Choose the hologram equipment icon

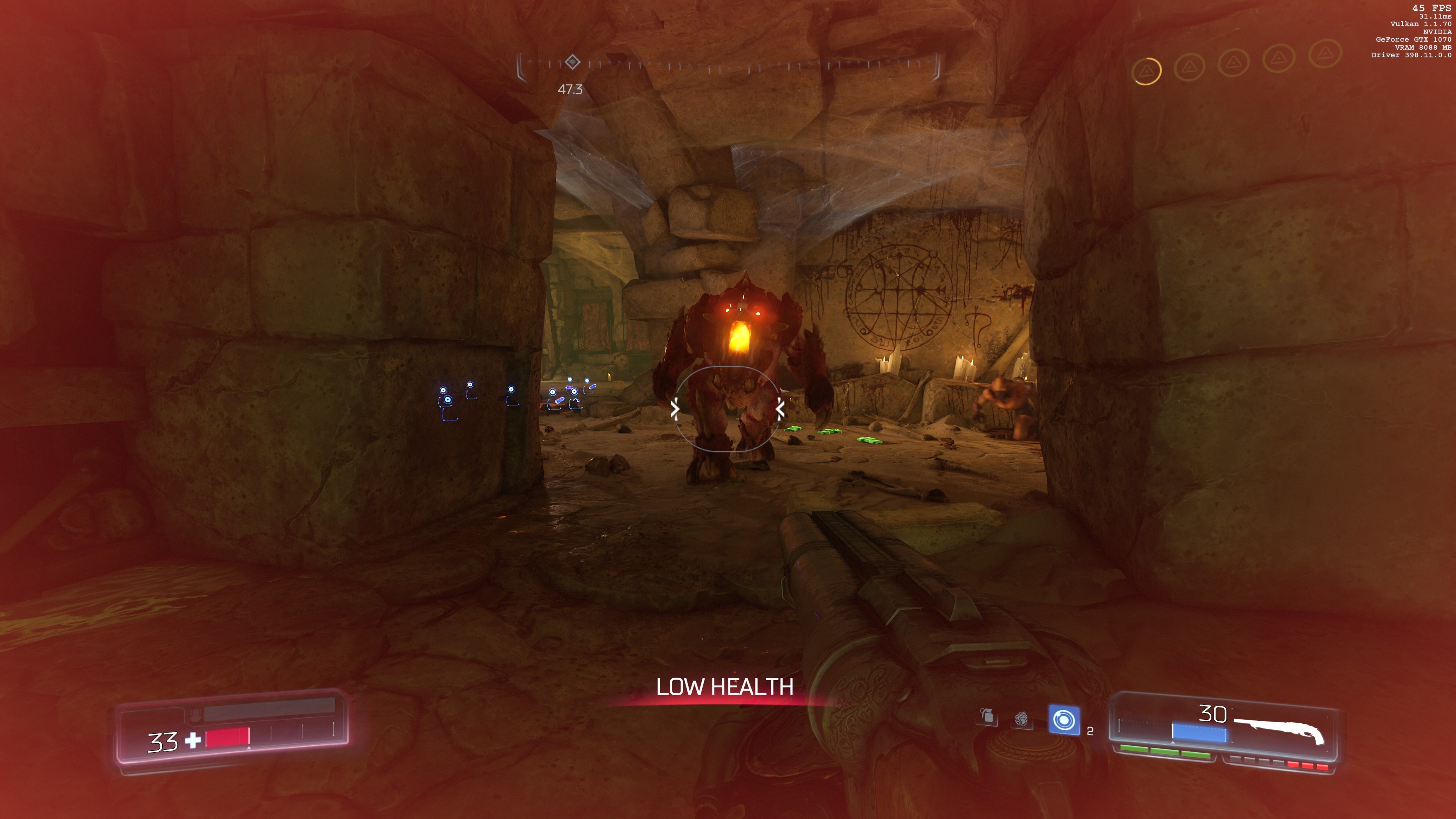(x=1021, y=719)
